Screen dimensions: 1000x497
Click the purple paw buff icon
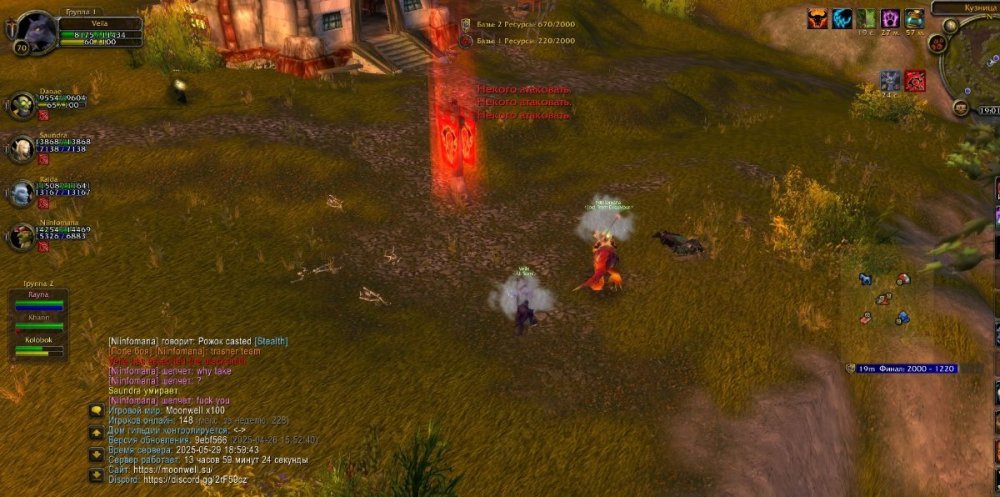click(x=890, y=18)
